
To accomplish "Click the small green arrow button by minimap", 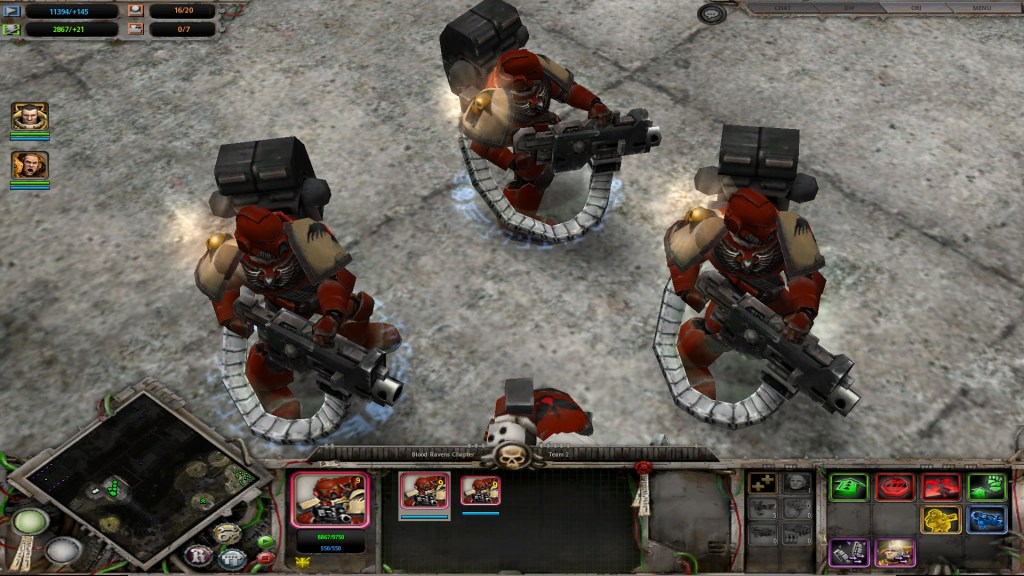I will point(266,542).
